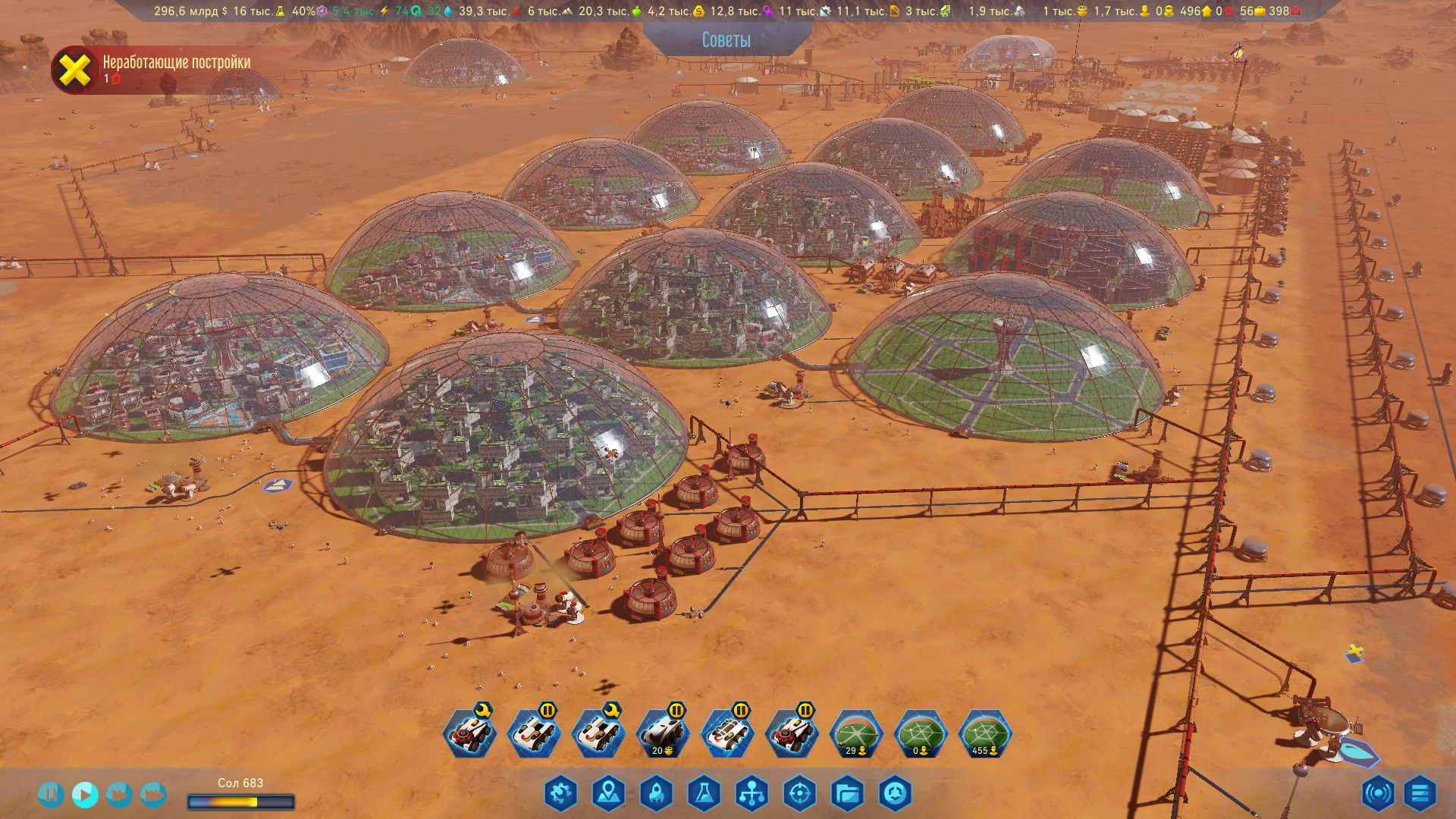
Task: Set game to normal play speed
Action: pos(84,794)
